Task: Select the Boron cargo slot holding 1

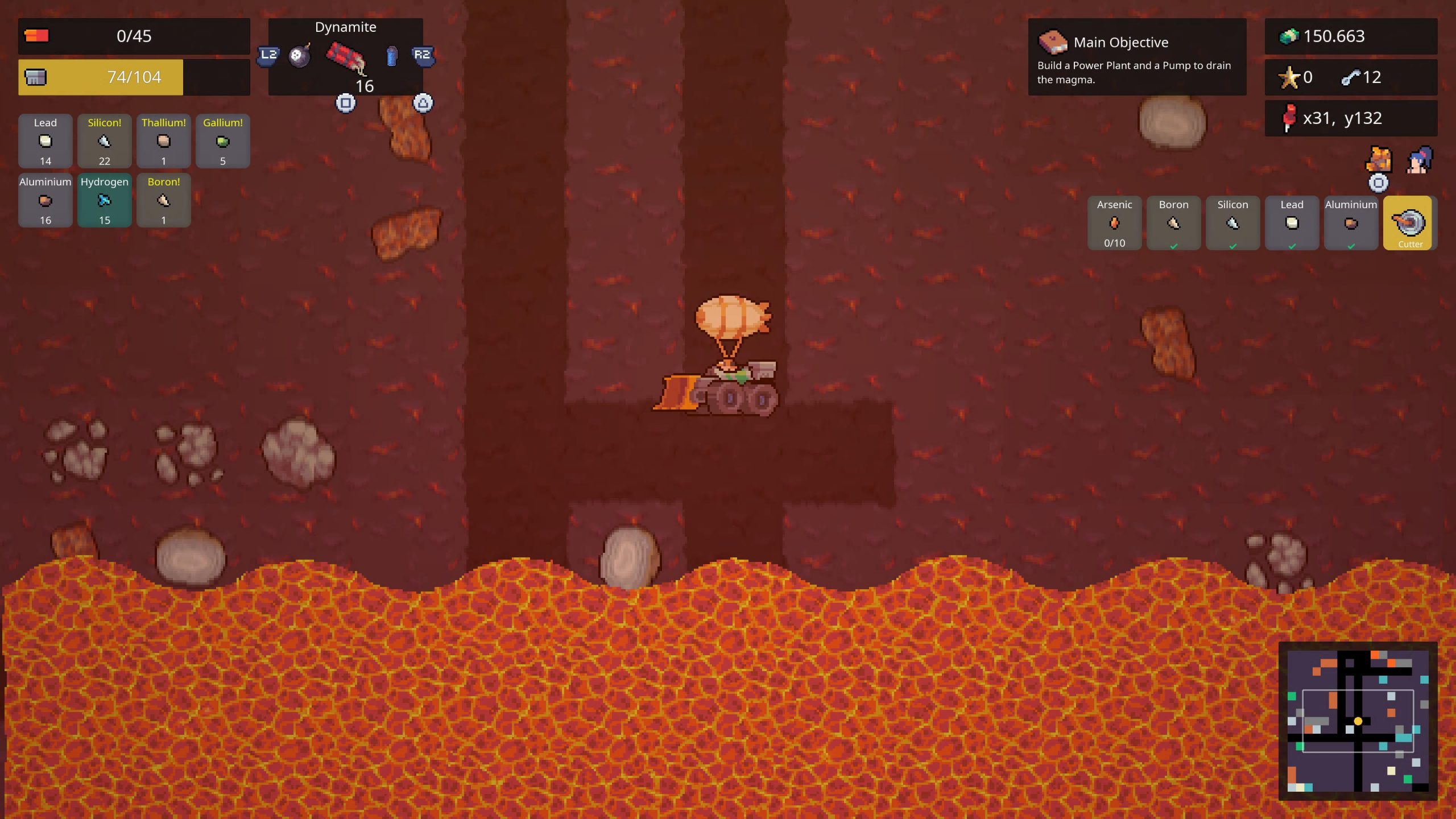Action: point(164,200)
